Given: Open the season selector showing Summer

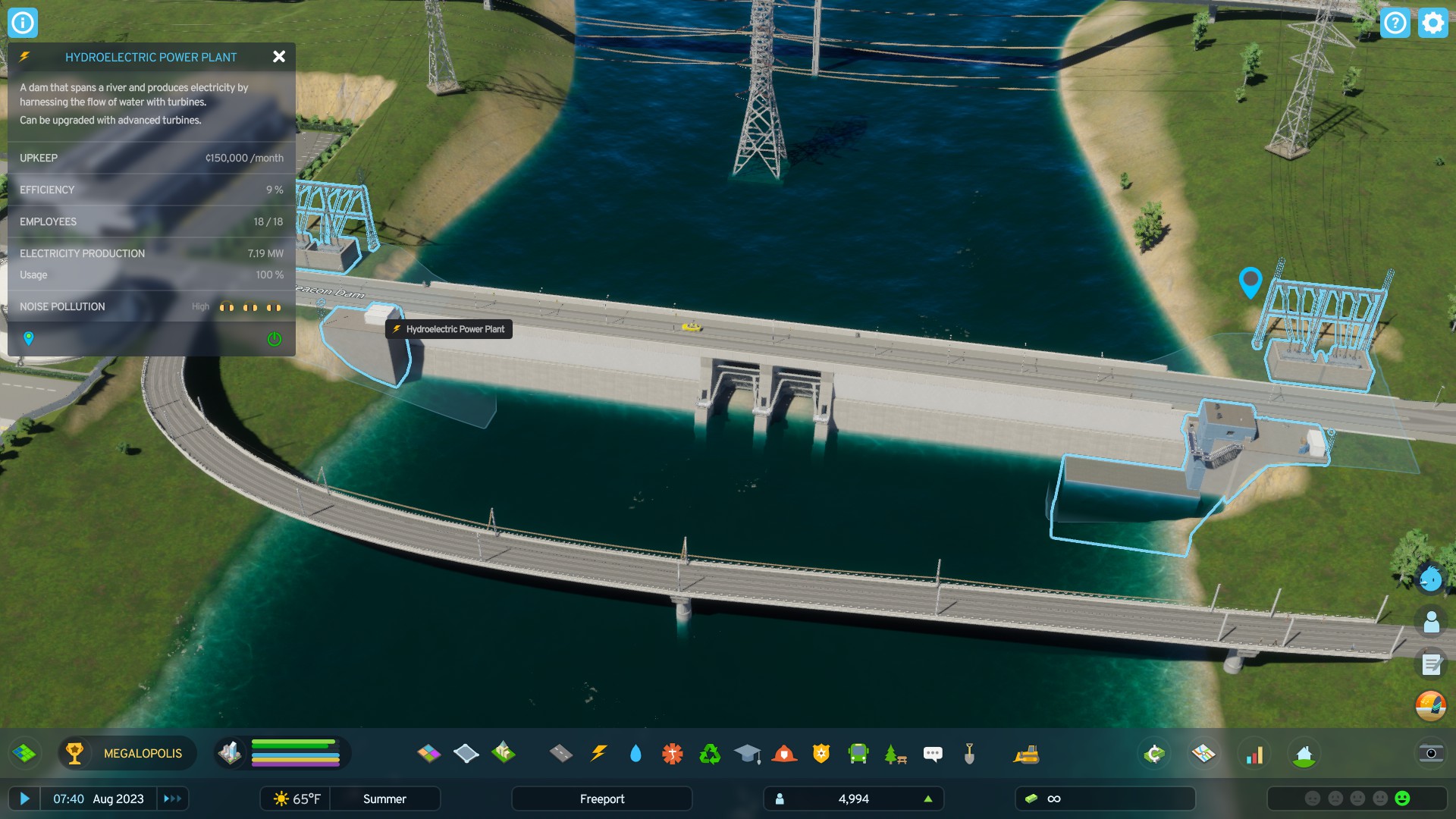Looking at the screenshot, I should [385, 799].
